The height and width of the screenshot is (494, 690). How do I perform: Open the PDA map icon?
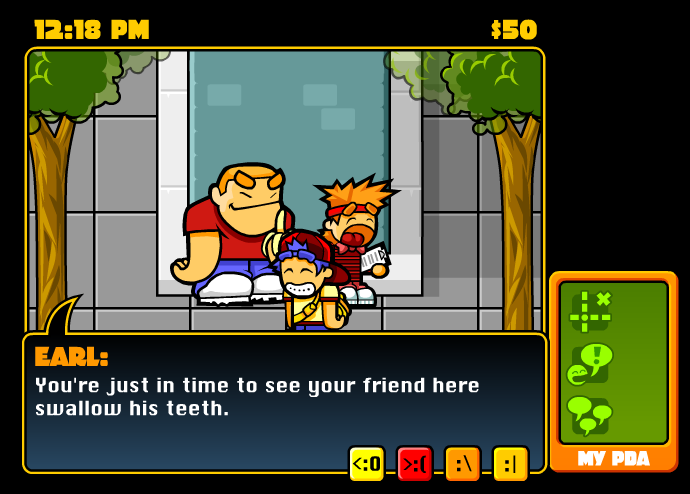[591, 312]
